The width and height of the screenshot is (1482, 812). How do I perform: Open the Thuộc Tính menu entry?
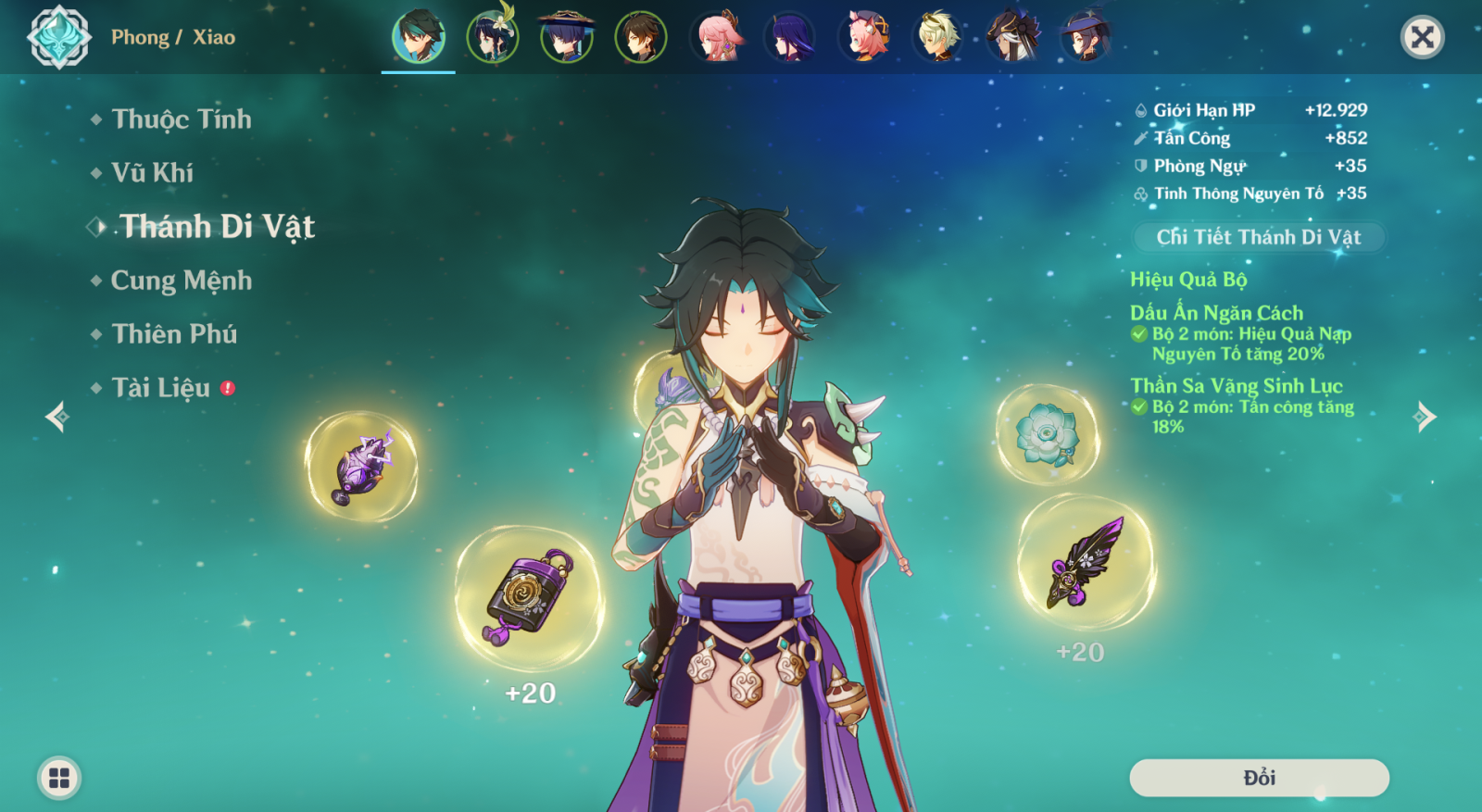181,119
